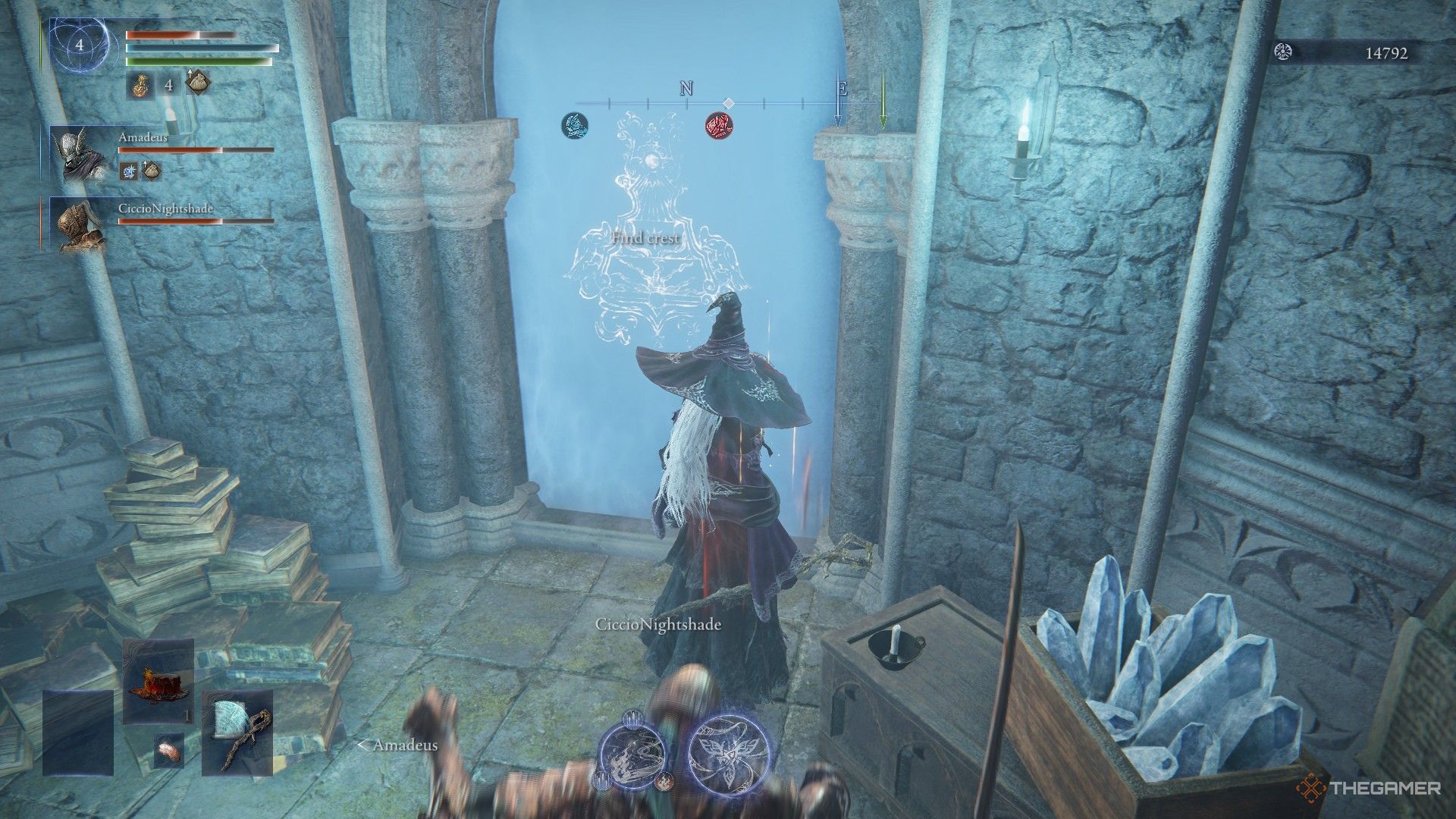The width and height of the screenshot is (1456, 819).
Task: Click the glowing shrimp item icon
Action: pos(170,752)
